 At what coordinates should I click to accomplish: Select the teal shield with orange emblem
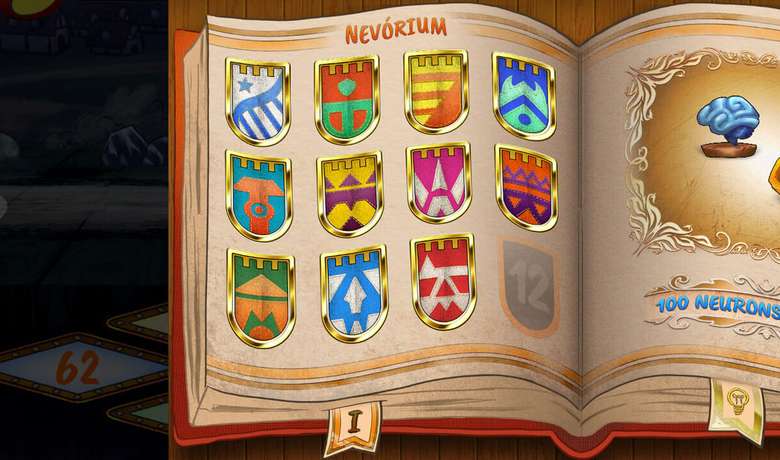[258, 195]
